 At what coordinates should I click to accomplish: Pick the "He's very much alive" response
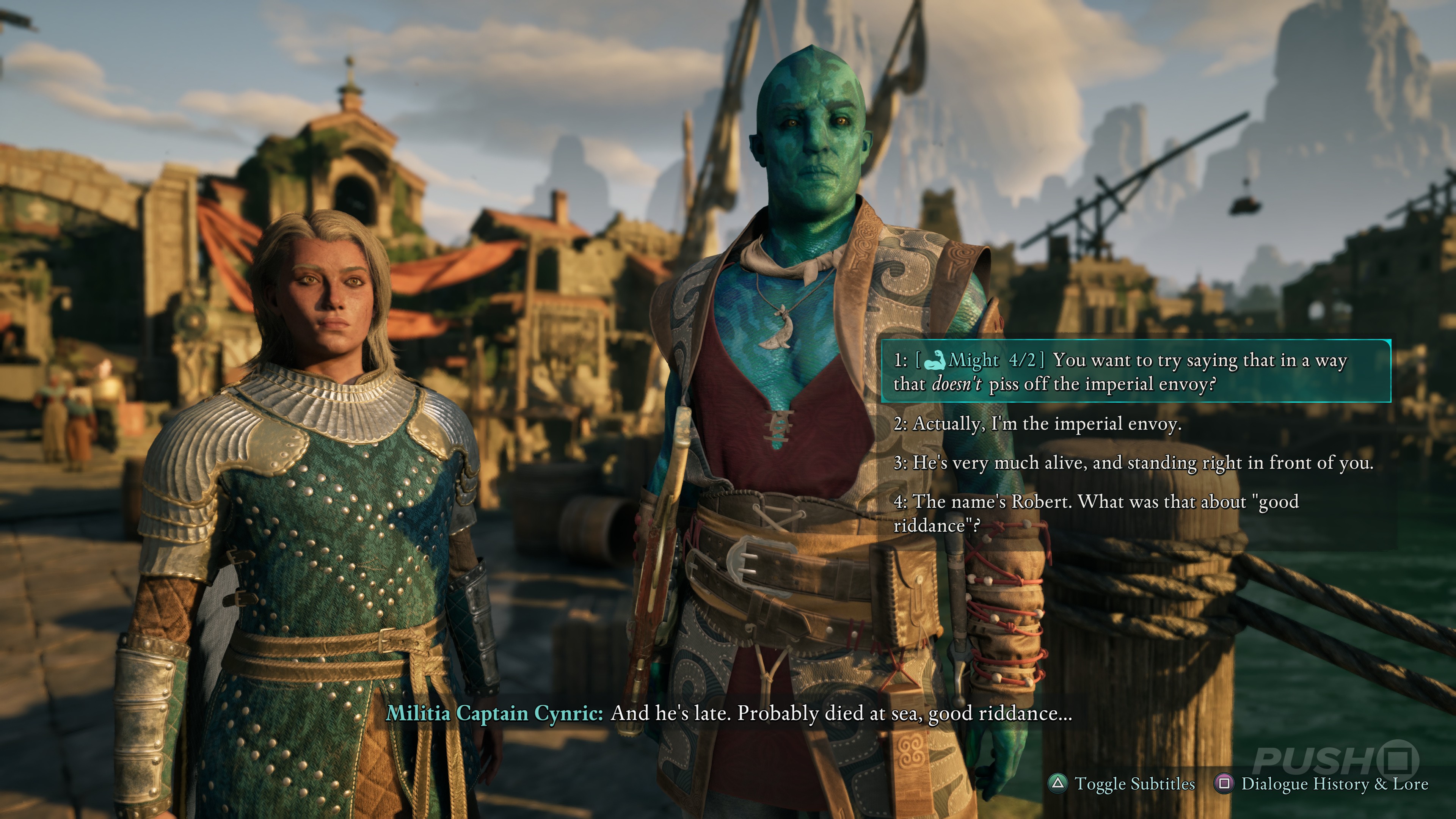coord(1133,463)
